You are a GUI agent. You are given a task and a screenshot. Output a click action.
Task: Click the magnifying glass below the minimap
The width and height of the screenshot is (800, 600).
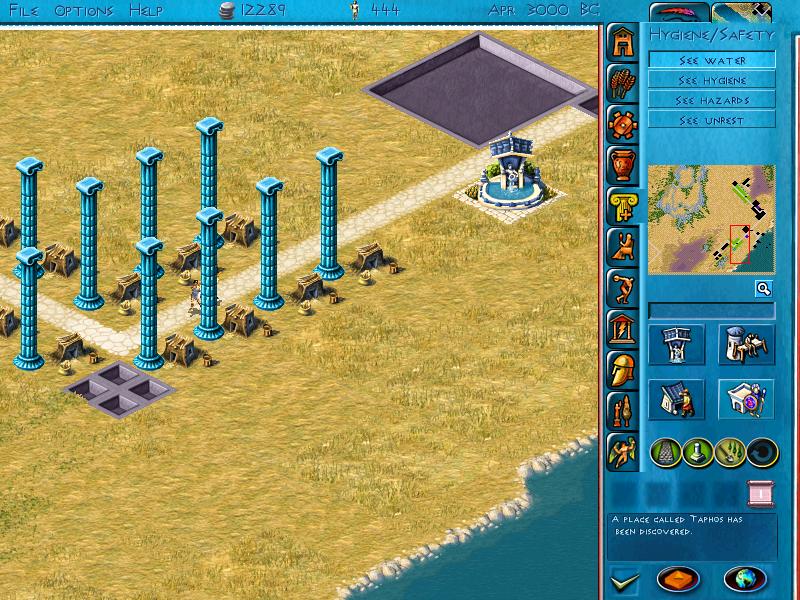763,289
